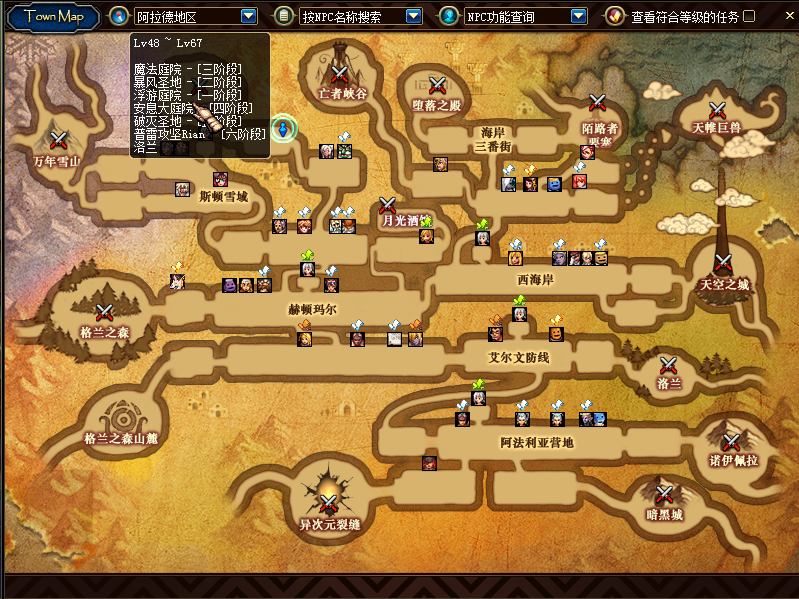This screenshot has height=599, width=799.
Task: Choose the 诺伊佩拉 dungeon marker
Action: coord(732,442)
